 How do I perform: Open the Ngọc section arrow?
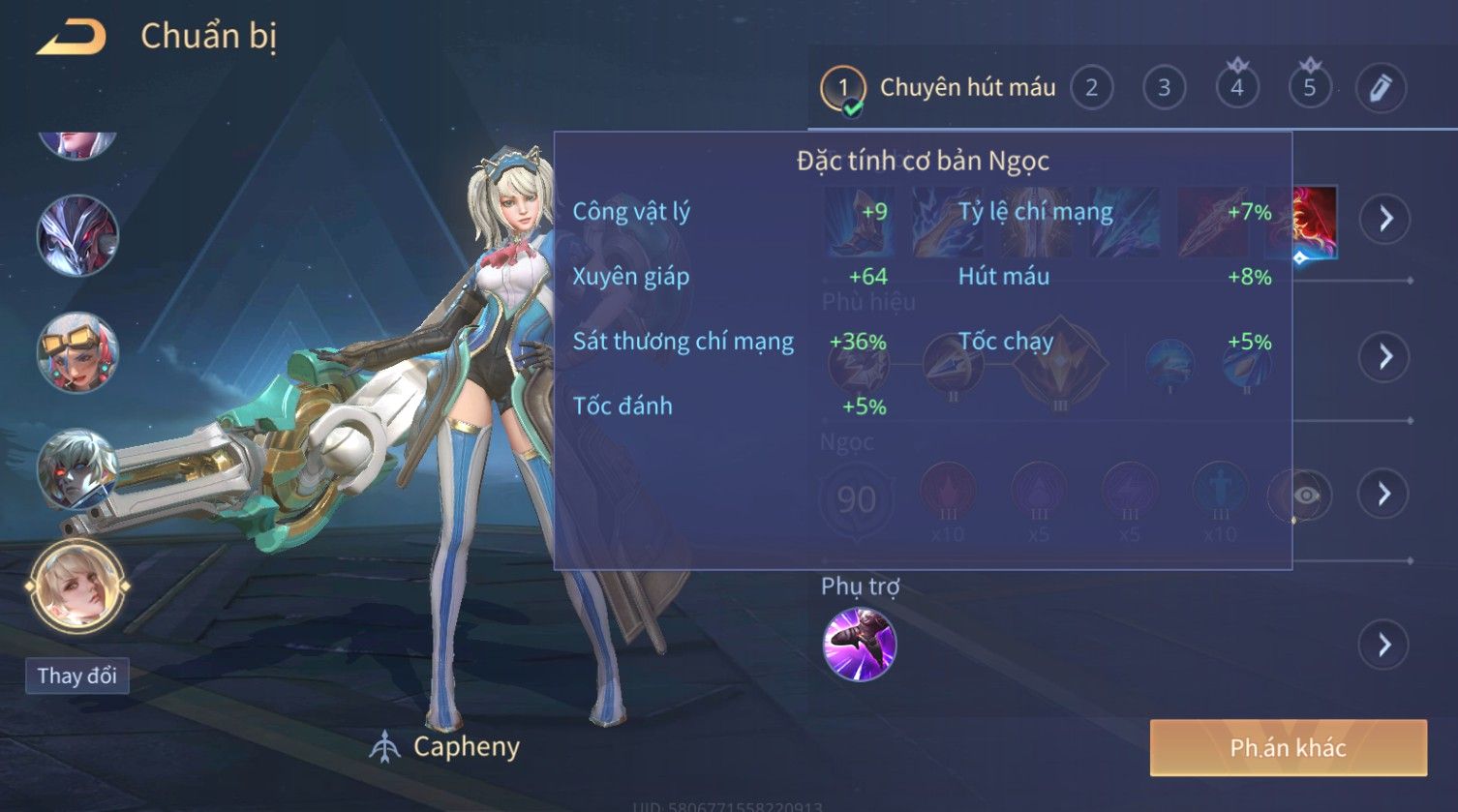1385,495
